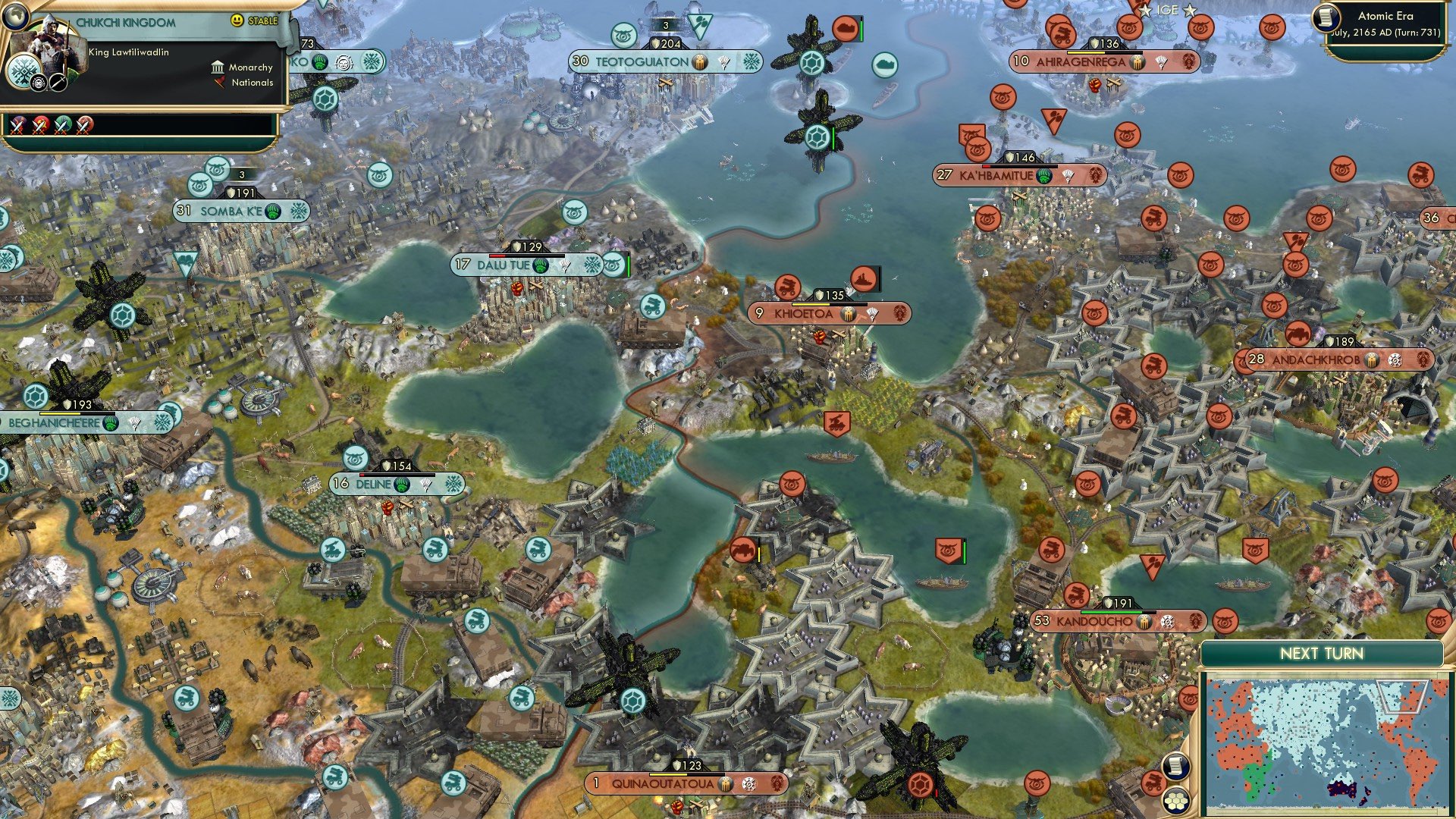Click the Monarchy government building icon
This screenshot has height=819, width=1456.
(x=218, y=67)
